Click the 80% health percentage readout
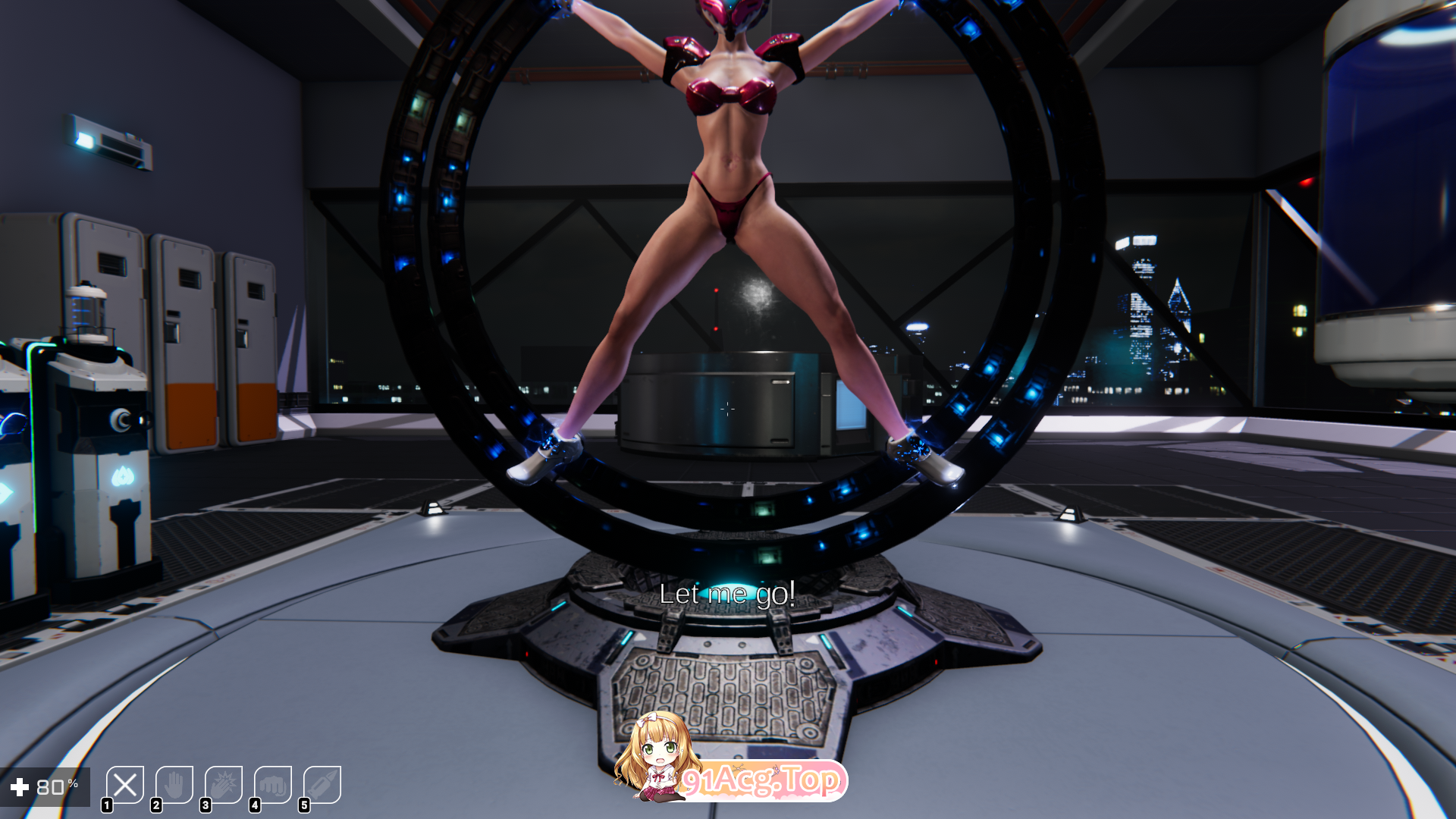Image resolution: width=1456 pixels, height=819 pixels. [58, 786]
